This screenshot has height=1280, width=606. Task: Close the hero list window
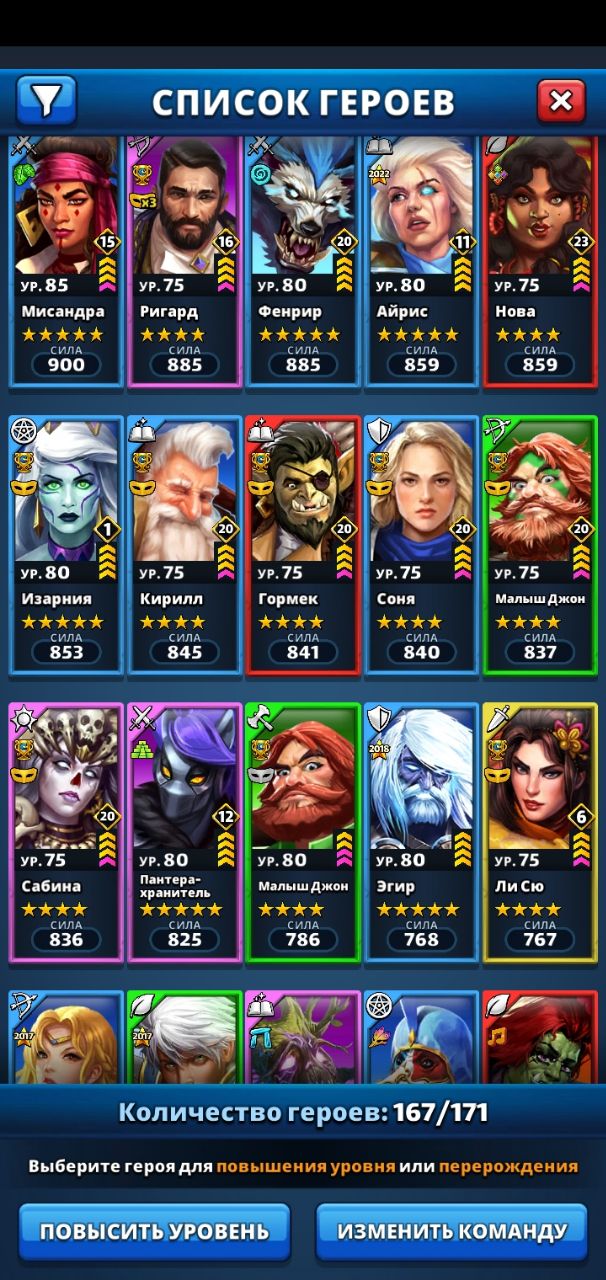561,100
